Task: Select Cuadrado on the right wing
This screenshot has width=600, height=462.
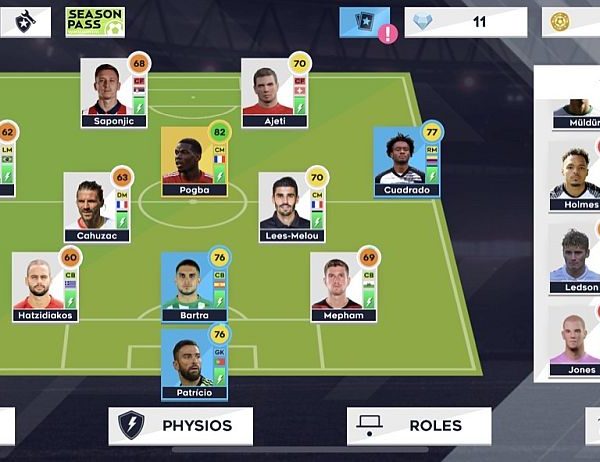Action: 406,162
